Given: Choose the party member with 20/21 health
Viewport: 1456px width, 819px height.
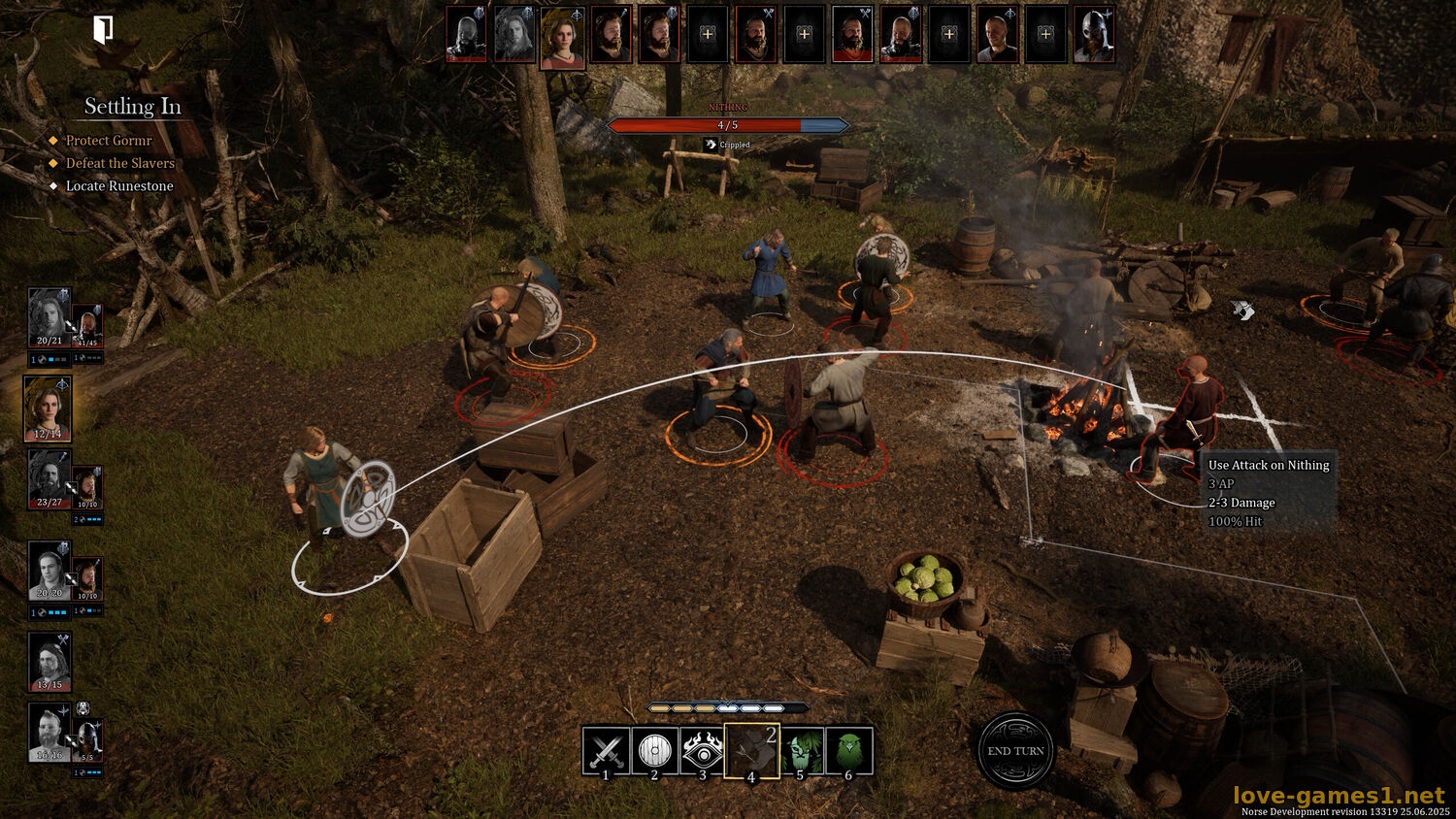Looking at the screenshot, I should click(x=49, y=317).
